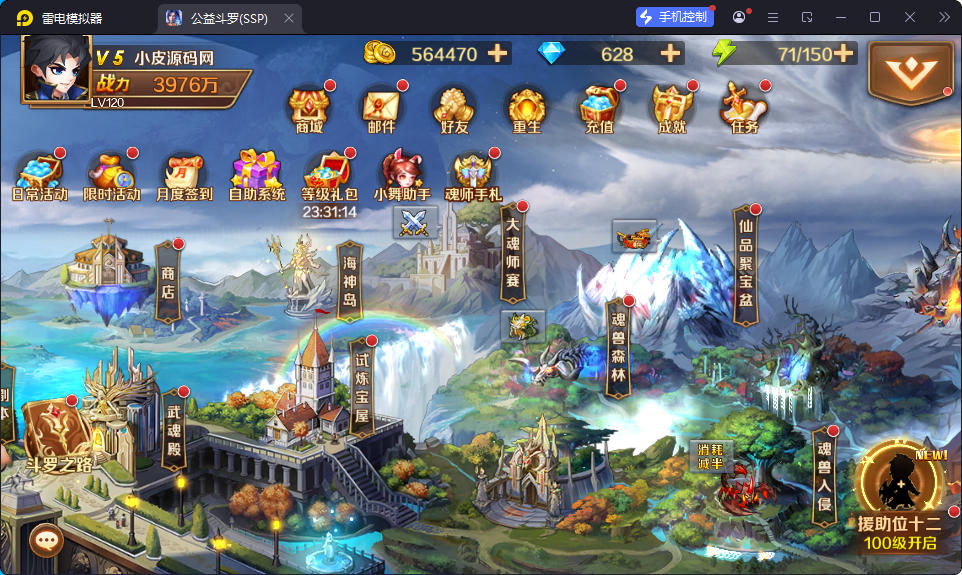This screenshot has width=962, height=575.
Task: Collapse the top-right menu chevron button
Action: click(x=909, y=70)
